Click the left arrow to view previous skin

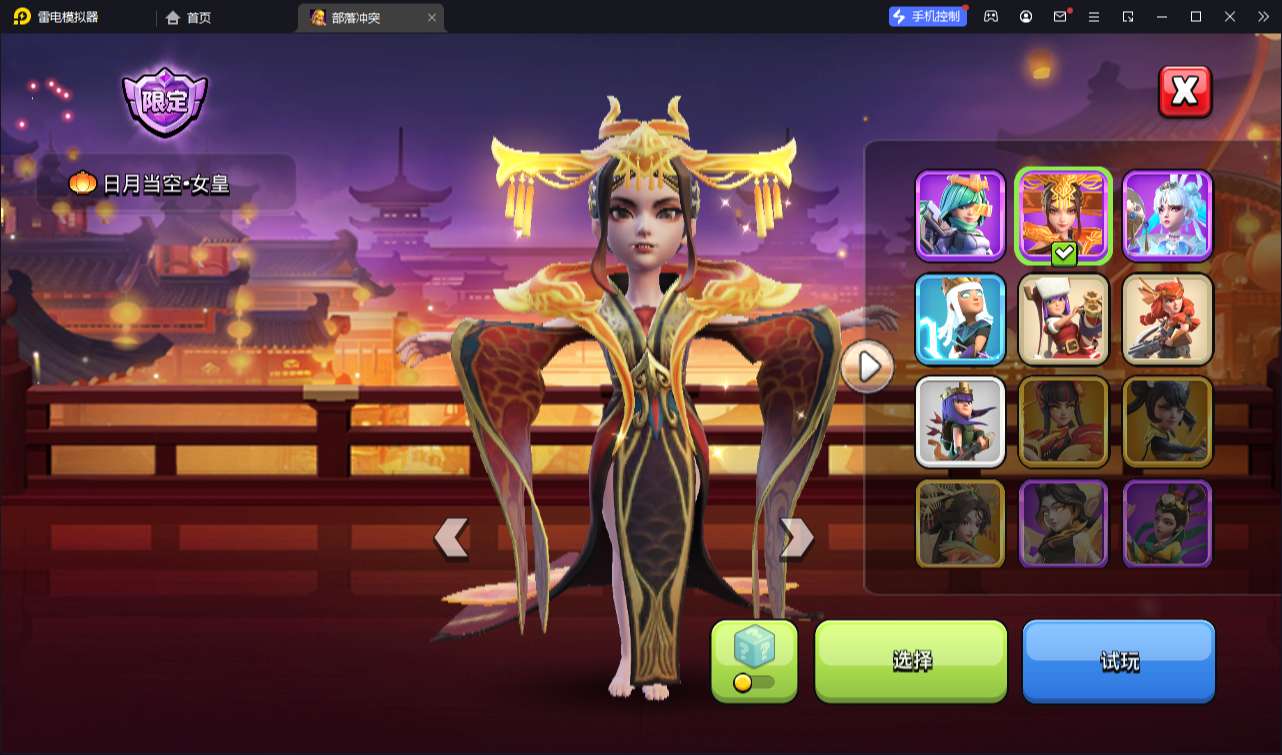(452, 537)
